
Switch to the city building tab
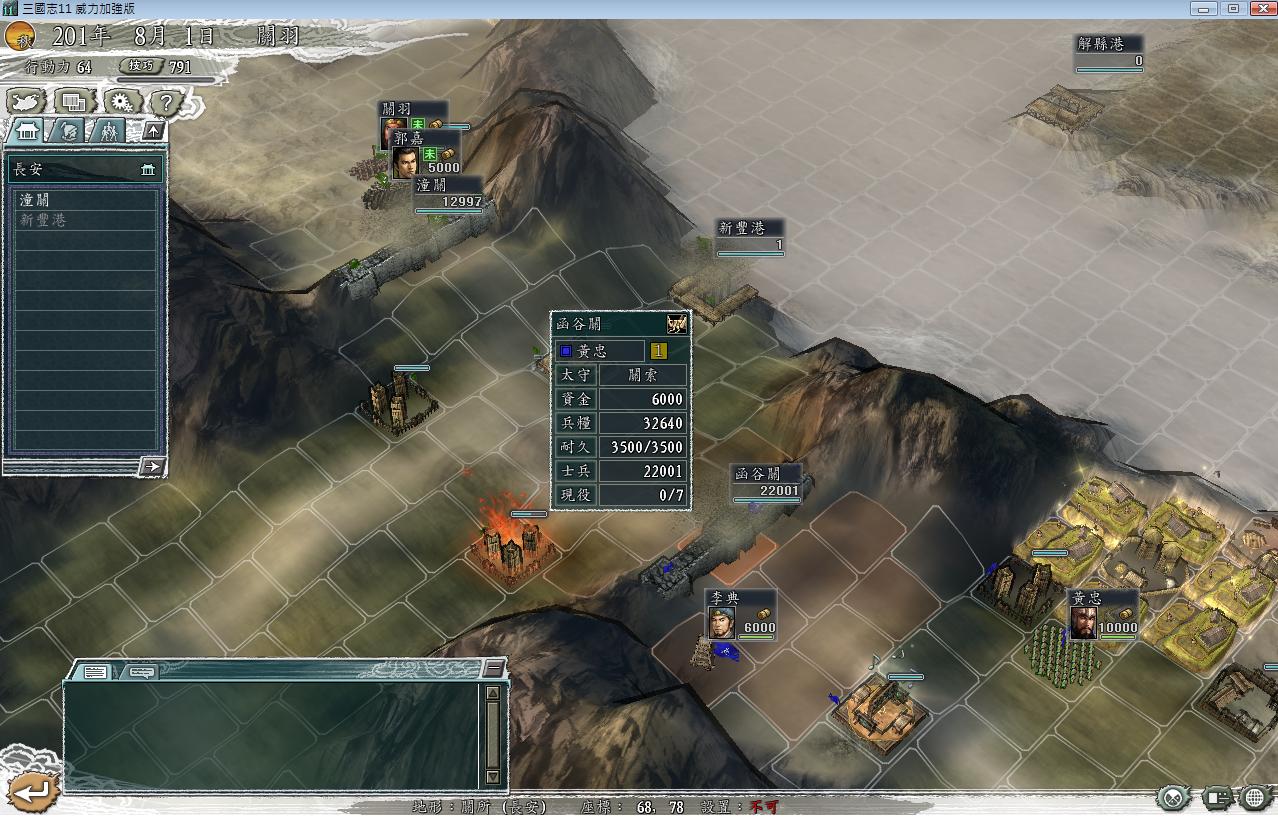pyautogui.click(x=26, y=131)
